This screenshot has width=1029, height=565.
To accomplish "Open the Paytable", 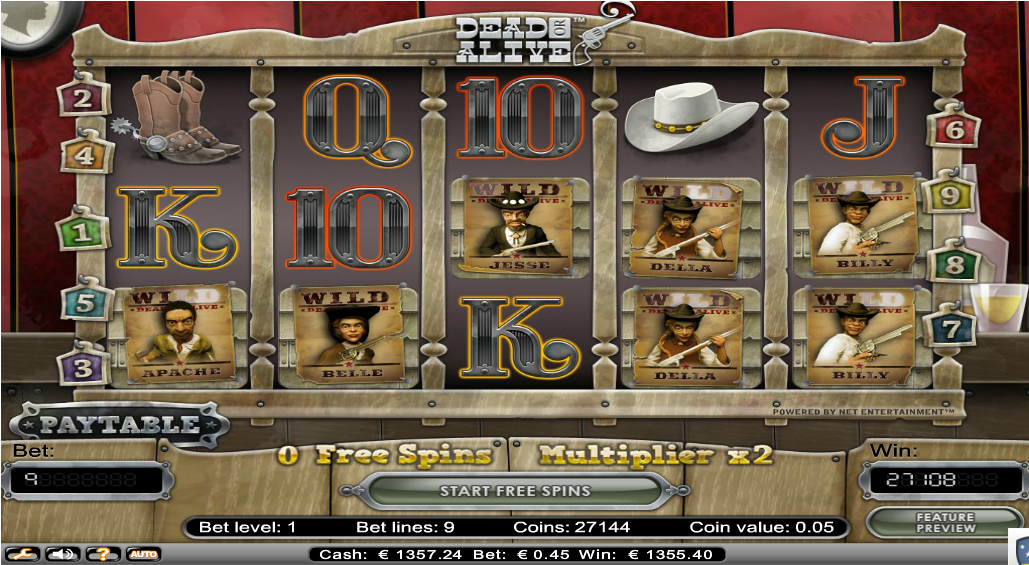I will [x=119, y=423].
